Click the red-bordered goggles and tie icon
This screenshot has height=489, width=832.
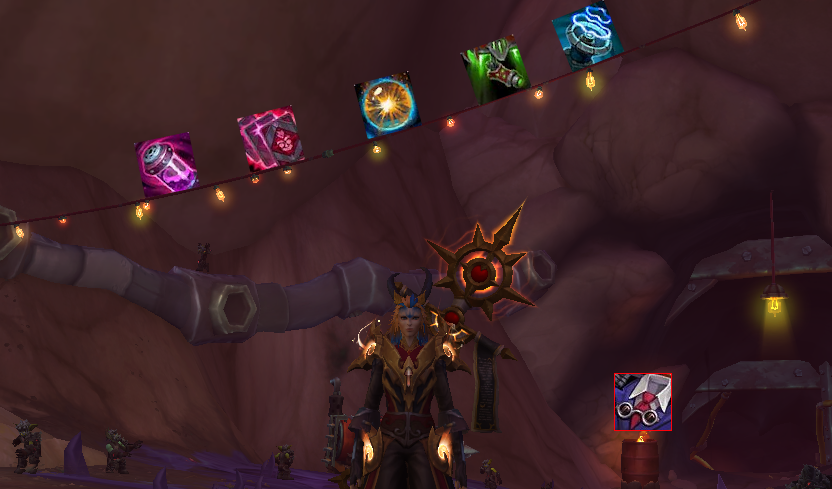pyautogui.click(x=642, y=402)
